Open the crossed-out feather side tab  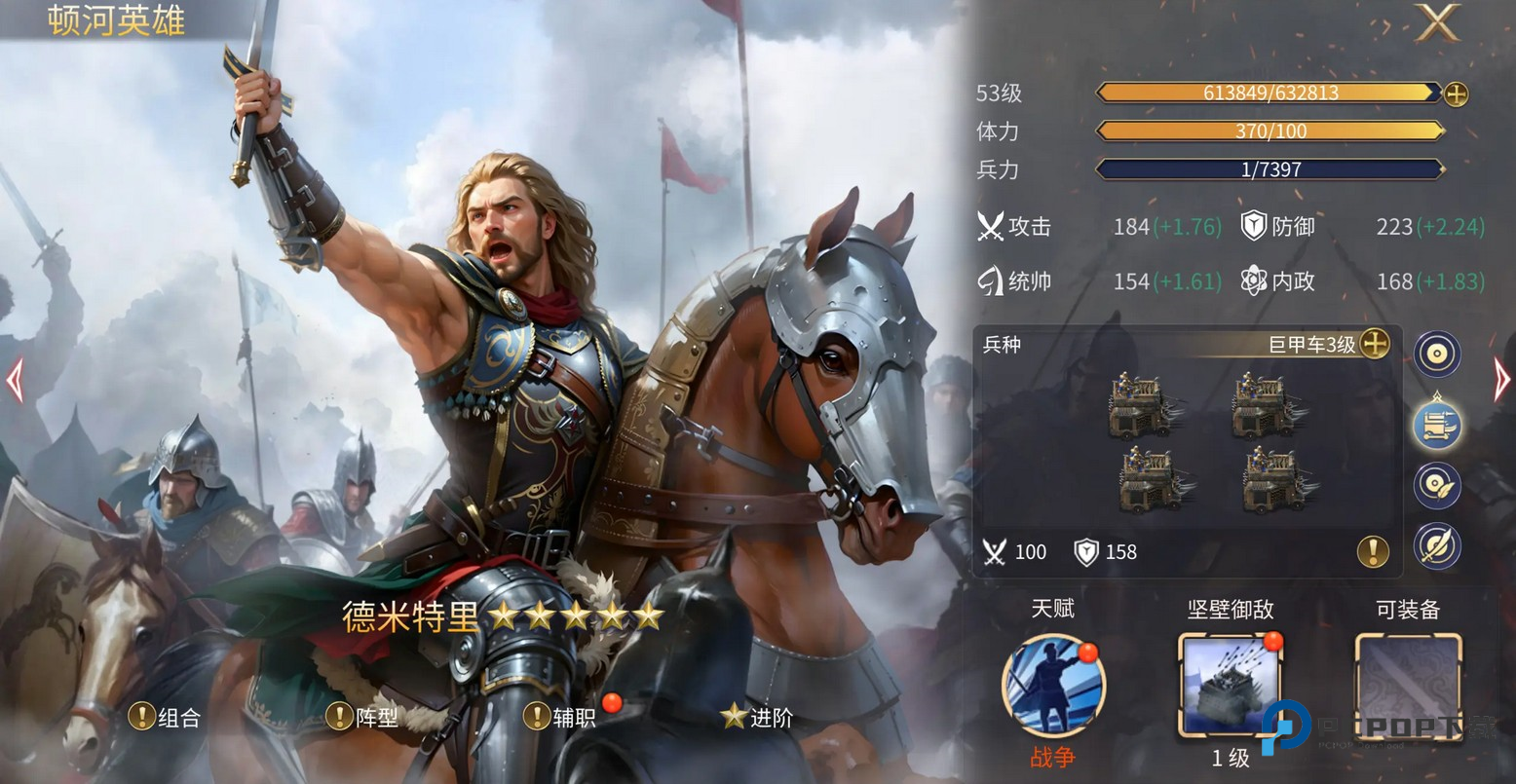pos(1437,545)
